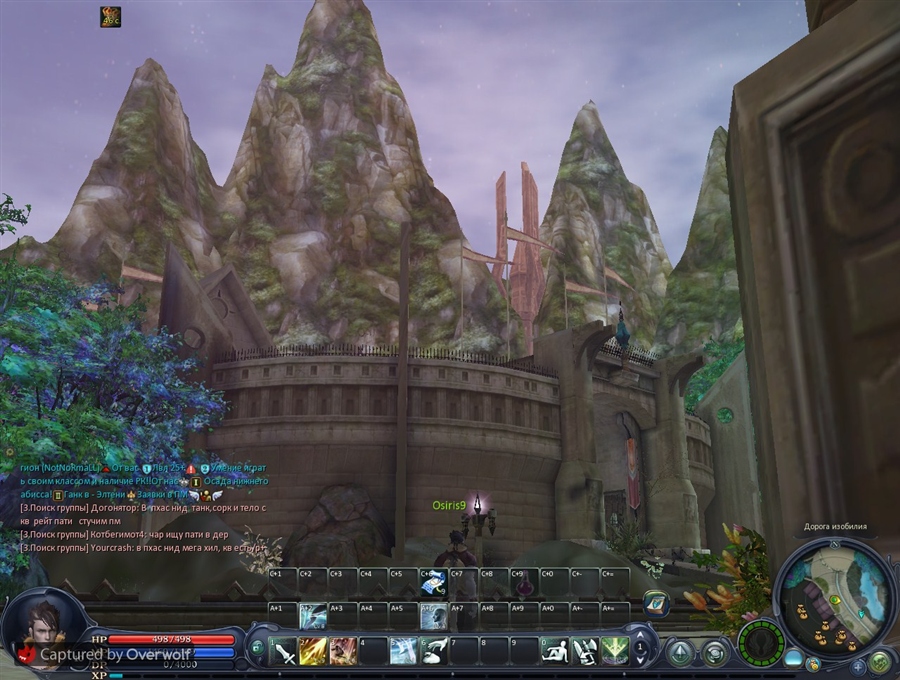Use the yellow lightning slash skill
This screenshot has width=900, height=680.
point(313,651)
